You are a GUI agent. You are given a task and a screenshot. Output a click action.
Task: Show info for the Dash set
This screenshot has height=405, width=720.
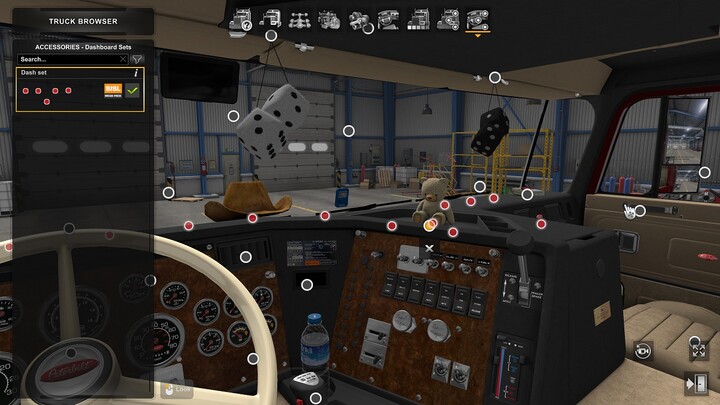click(136, 73)
